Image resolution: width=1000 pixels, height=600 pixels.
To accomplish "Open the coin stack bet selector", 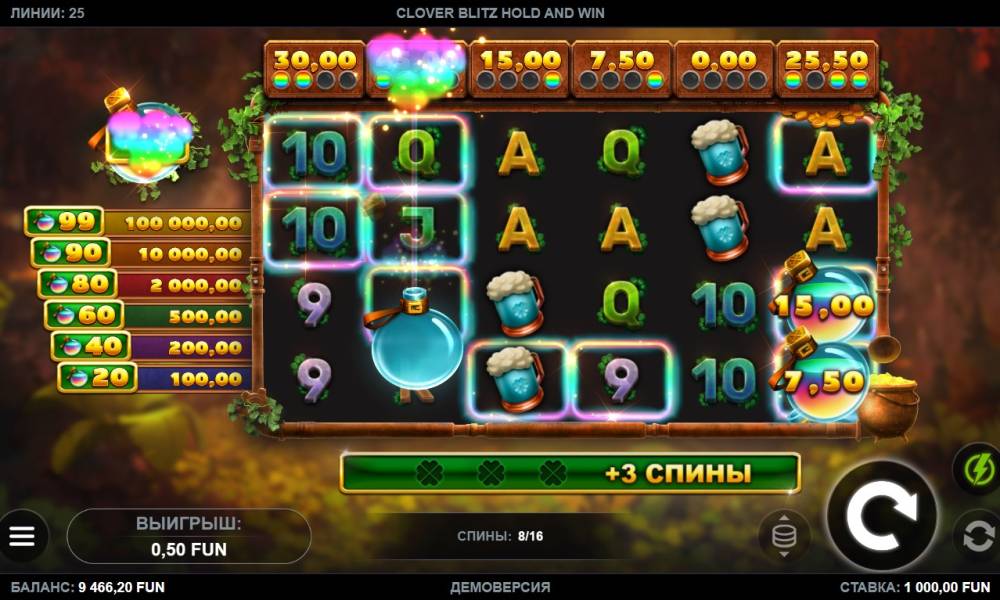I will (x=784, y=535).
